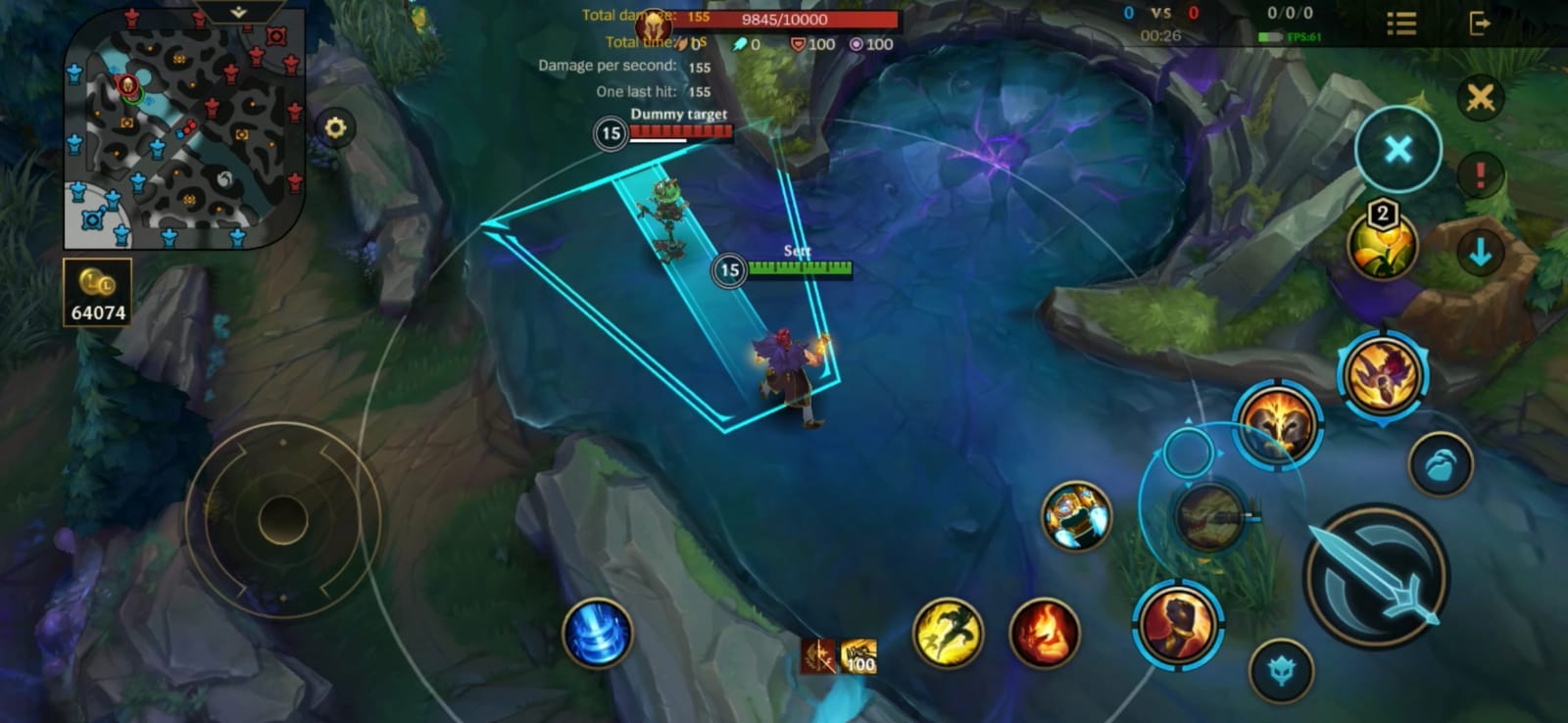Cancel targeting with the blue X button
The image size is (1568, 723).
pyautogui.click(x=1396, y=147)
